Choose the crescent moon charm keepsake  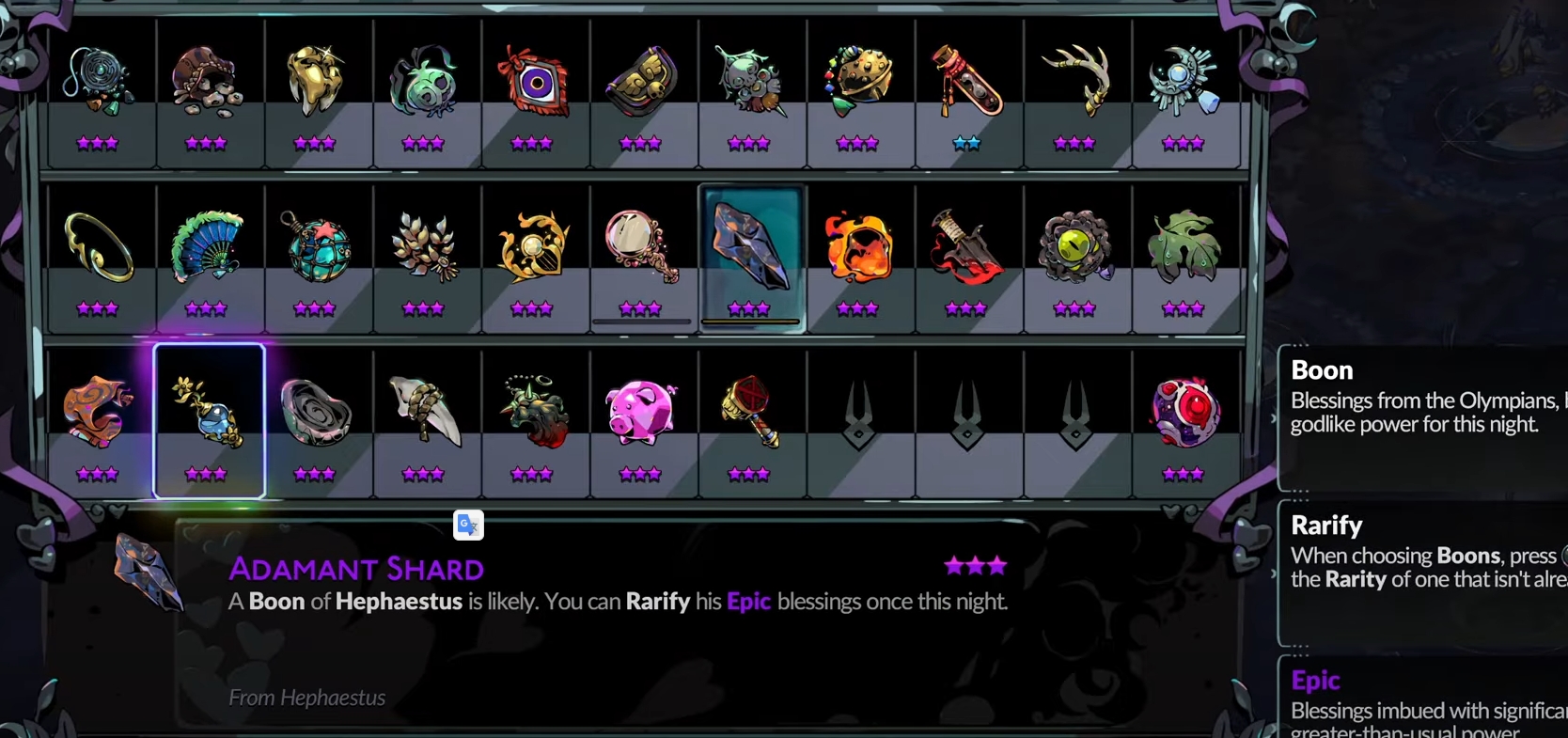pyautogui.click(x=1184, y=81)
